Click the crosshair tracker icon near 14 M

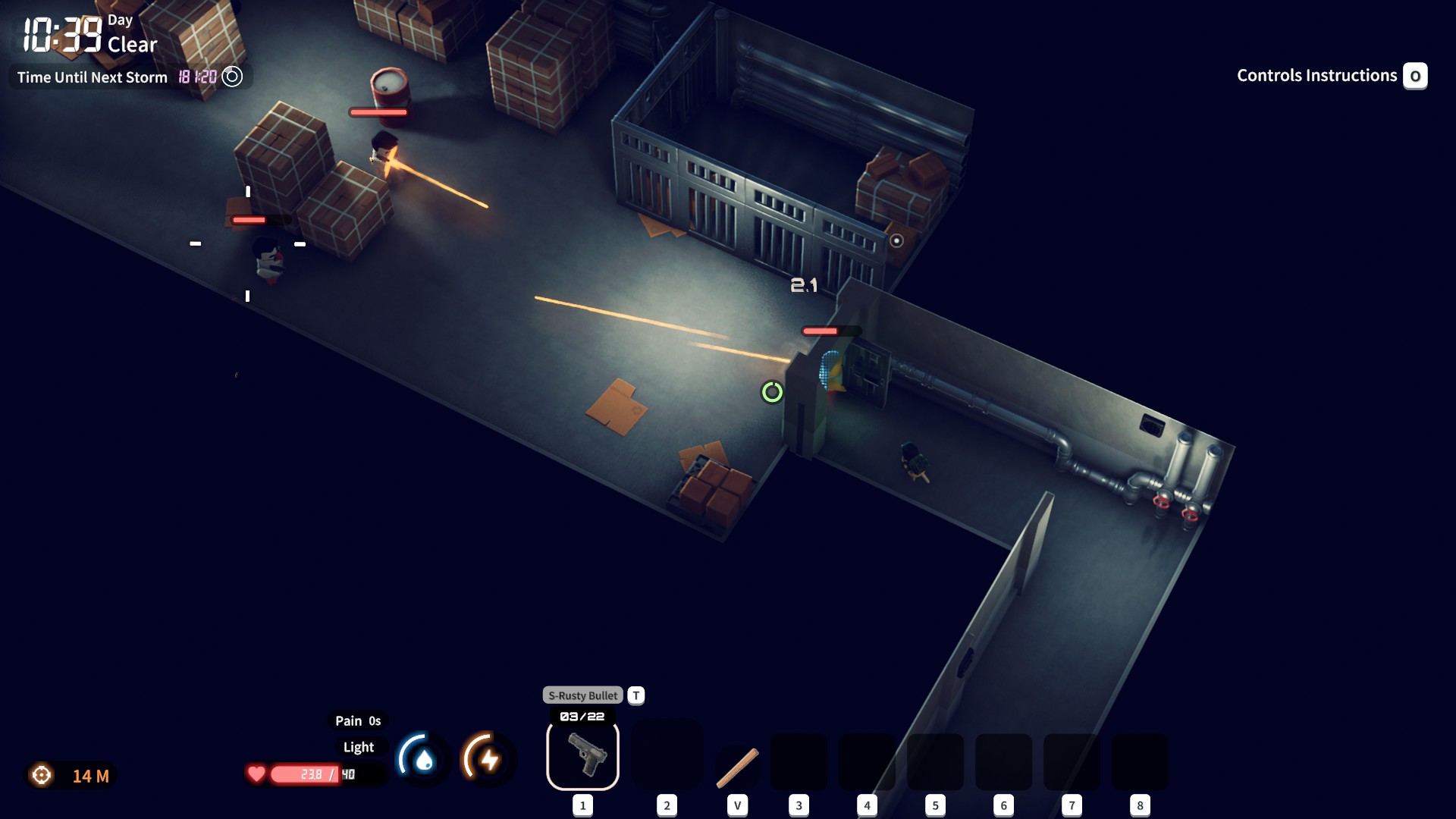click(x=42, y=776)
